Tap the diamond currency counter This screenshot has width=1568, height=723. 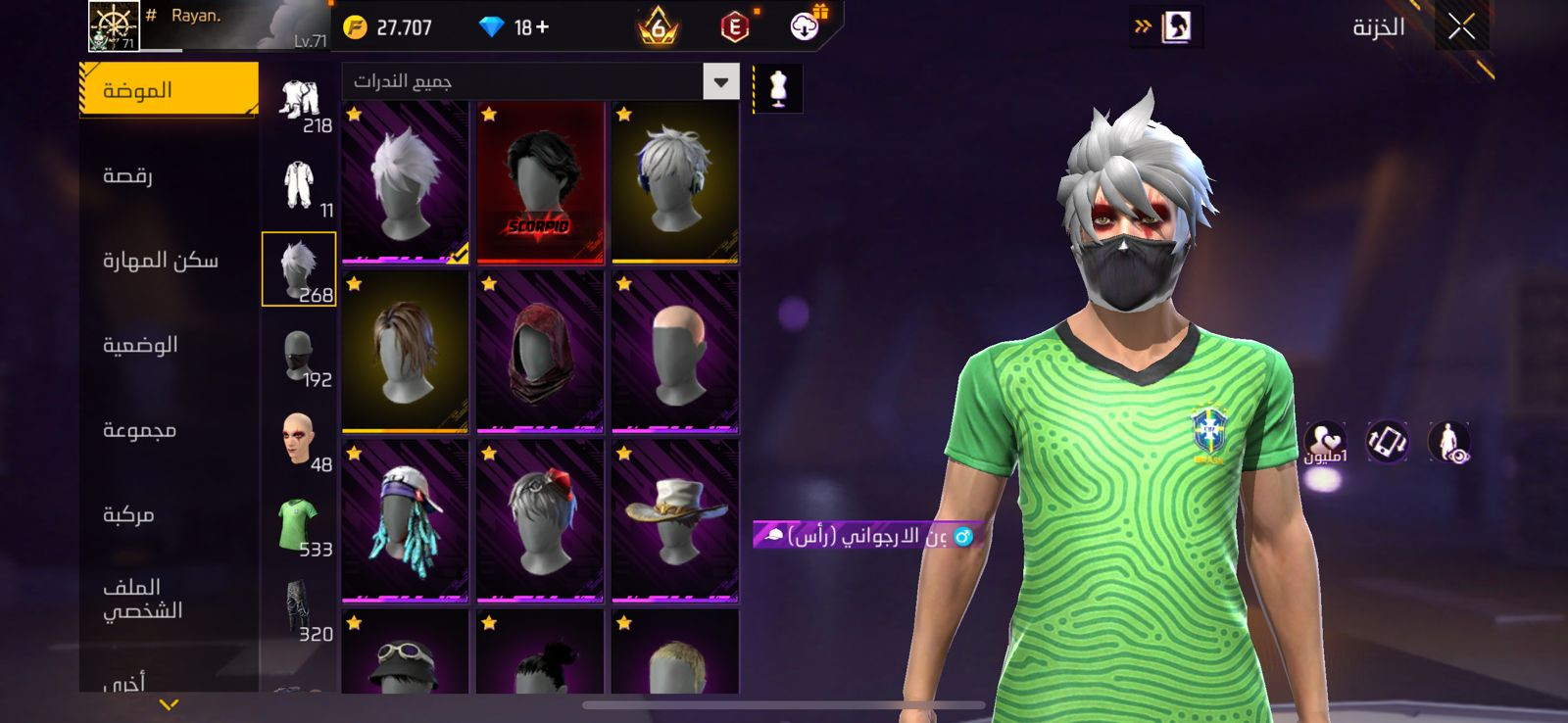[x=514, y=27]
